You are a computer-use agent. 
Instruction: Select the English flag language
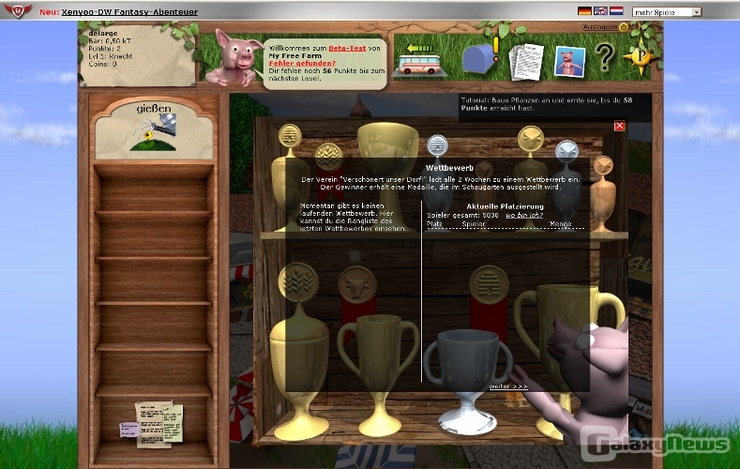pos(600,11)
